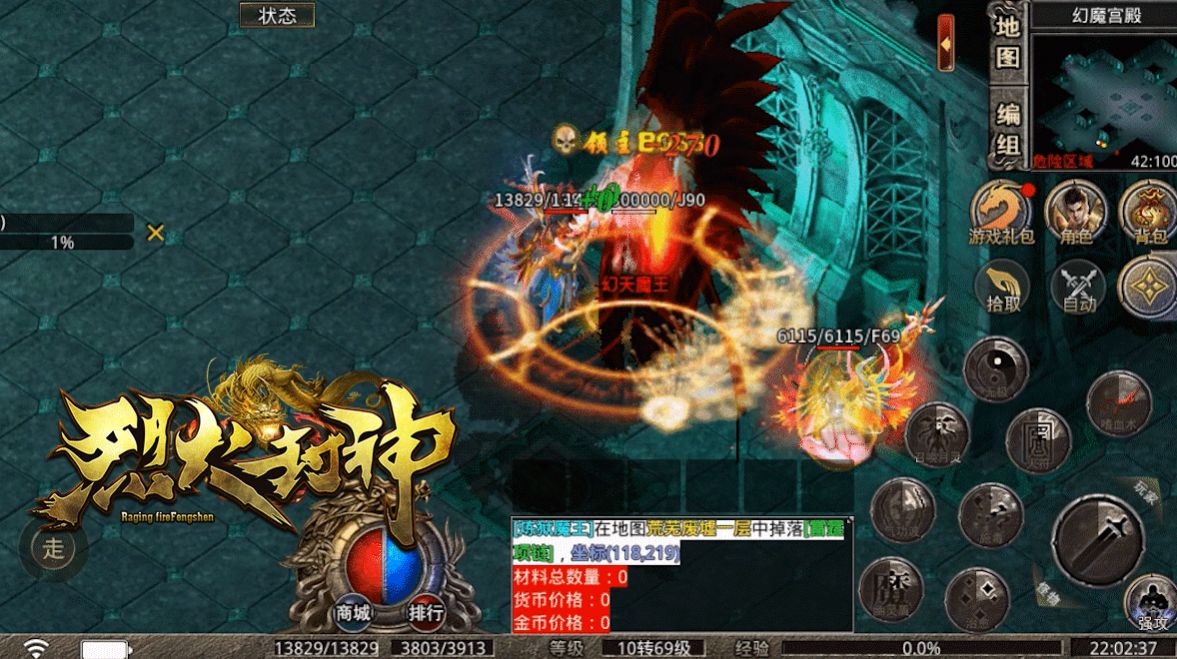Cast the 噬血术 blood skill
The height and width of the screenshot is (659, 1177).
click(x=1119, y=403)
